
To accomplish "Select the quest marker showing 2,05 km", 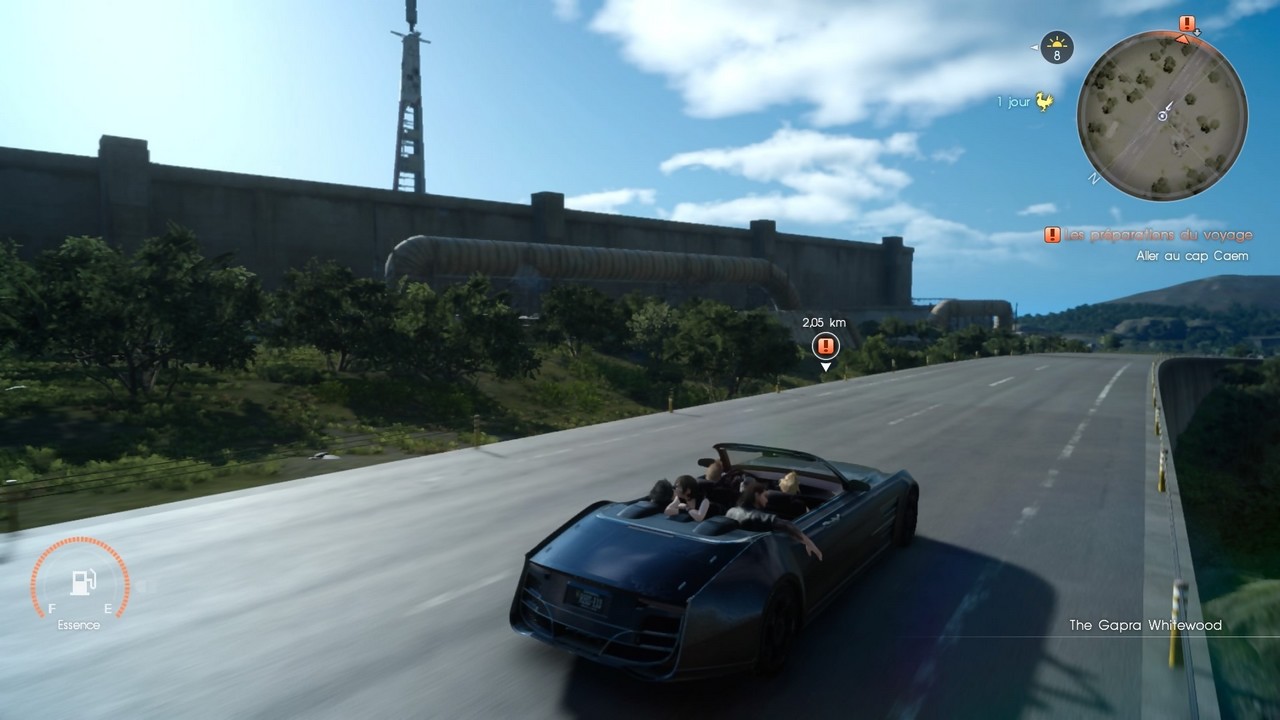I will click(825, 346).
